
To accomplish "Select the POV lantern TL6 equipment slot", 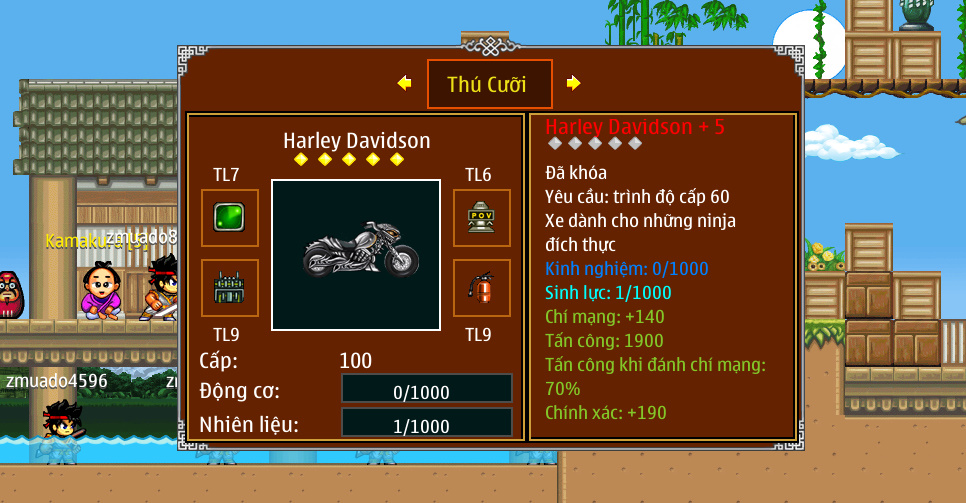I will (482, 218).
